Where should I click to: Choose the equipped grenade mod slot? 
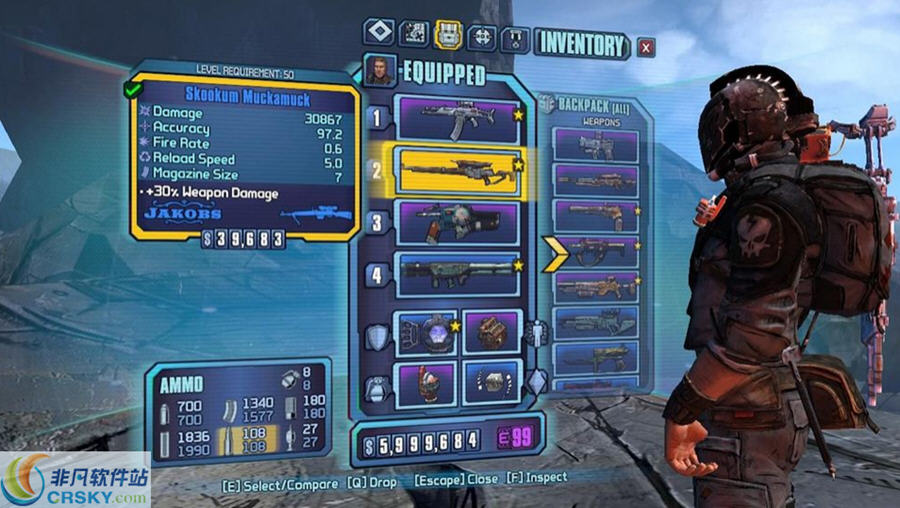(426, 384)
